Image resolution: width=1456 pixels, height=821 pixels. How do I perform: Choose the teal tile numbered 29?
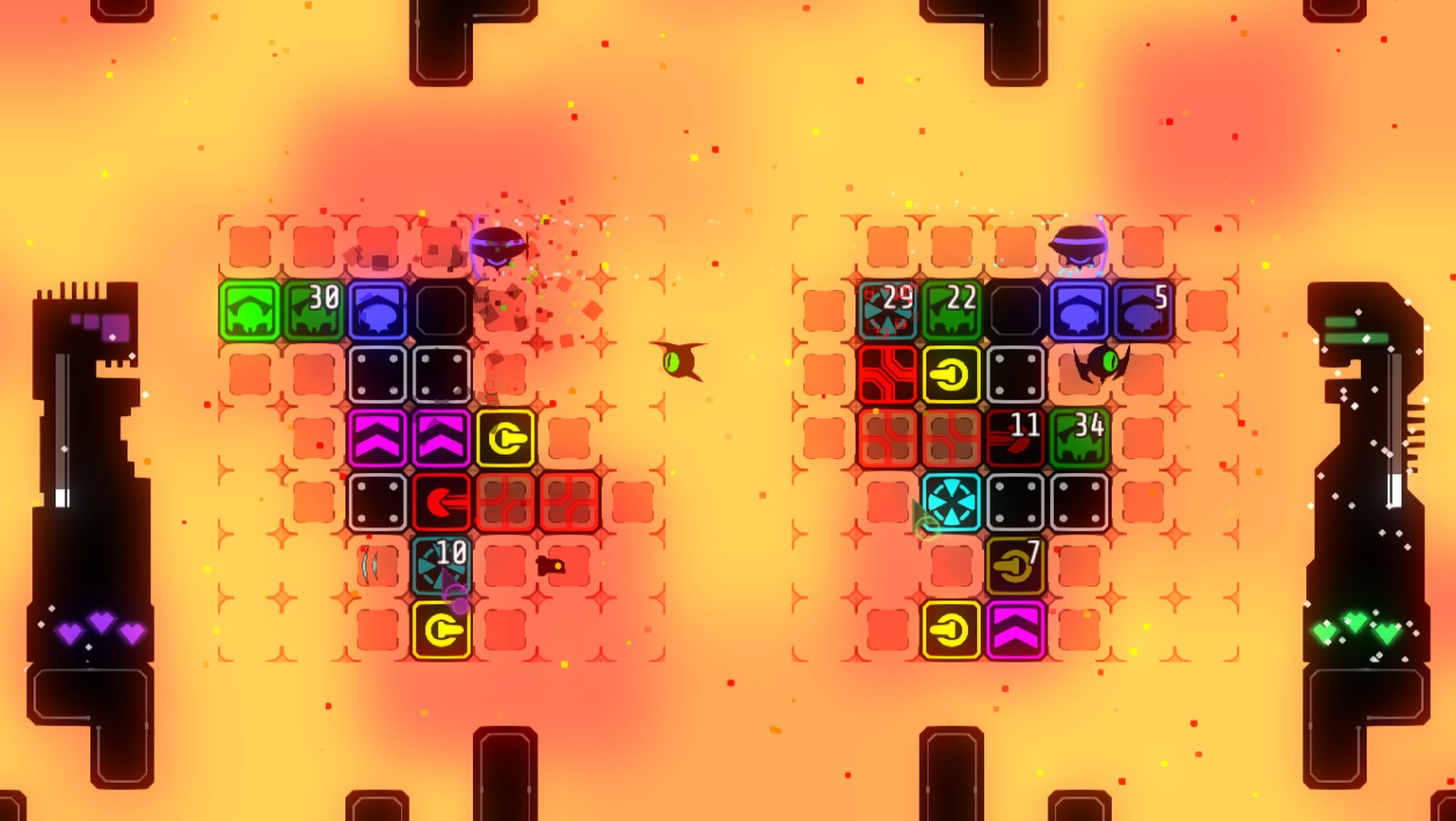(888, 311)
